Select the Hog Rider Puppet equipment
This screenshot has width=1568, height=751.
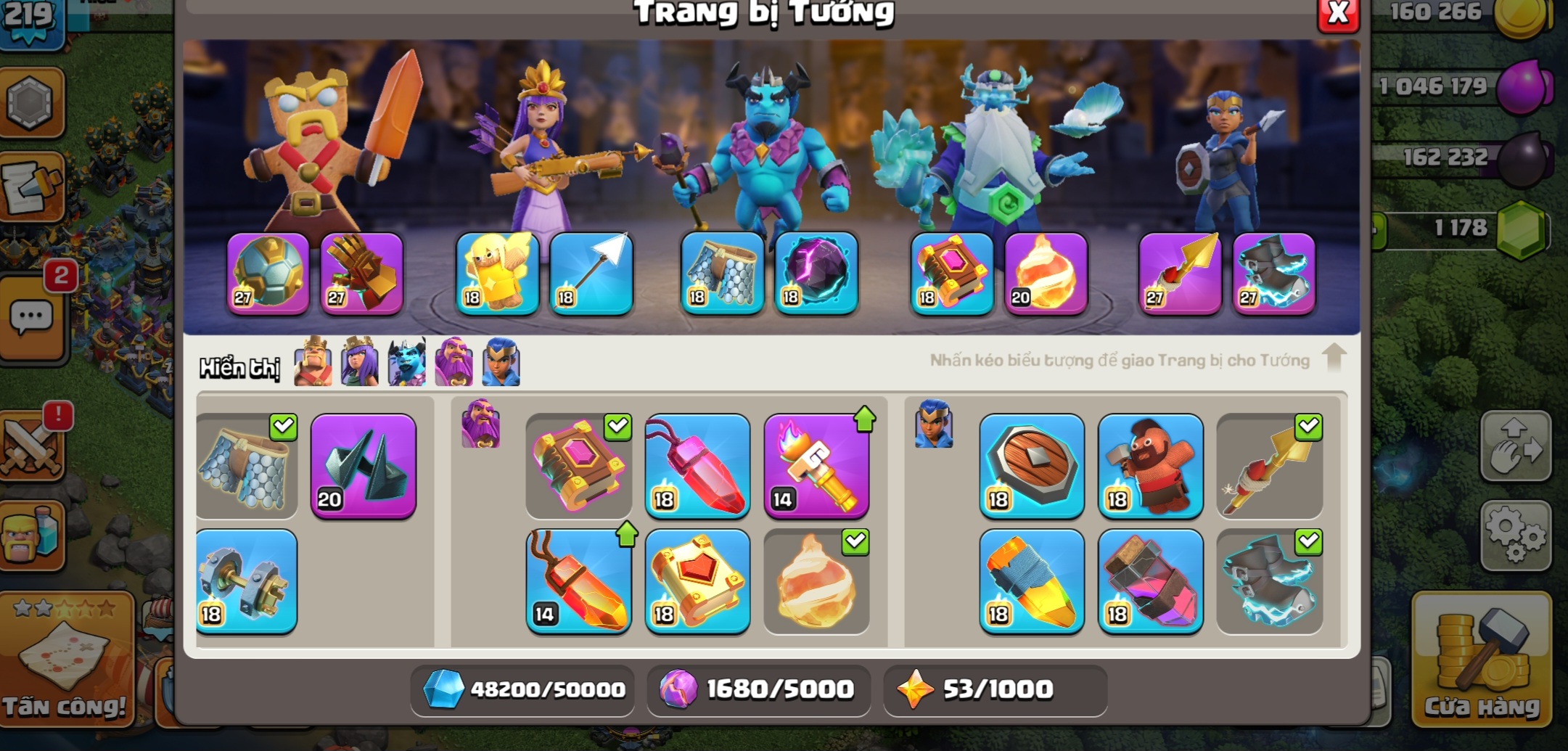click(1150, 466)
